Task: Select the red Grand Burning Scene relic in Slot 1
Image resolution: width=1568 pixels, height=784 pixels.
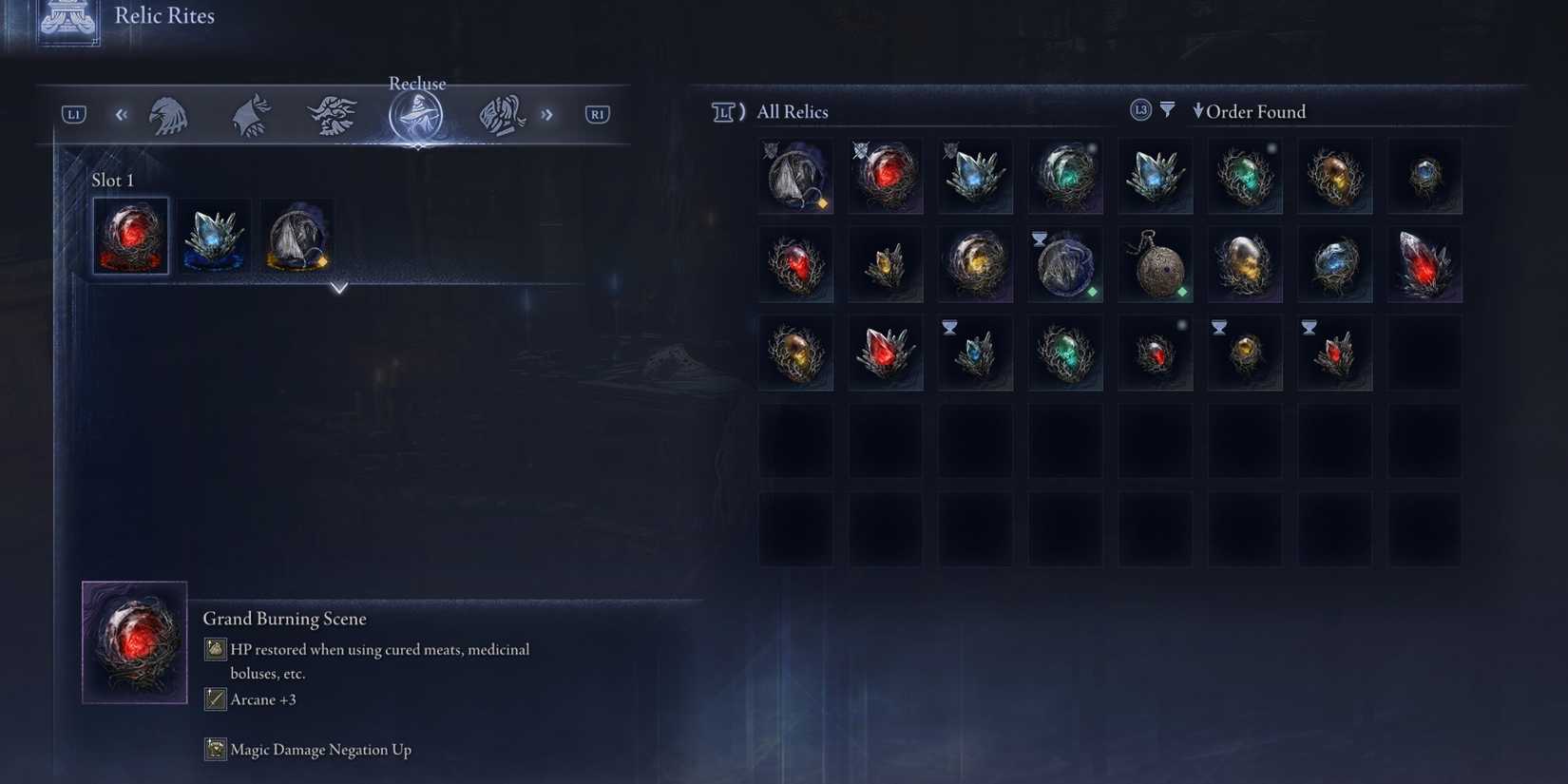Action: (130, 235)
